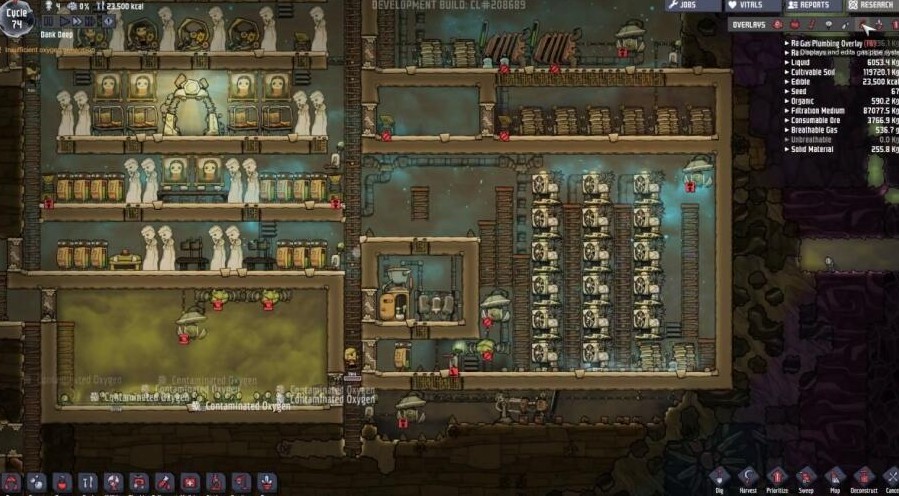Pause the game simulation
This screenshot has height=496, width=899.
[x=48, y=20]
